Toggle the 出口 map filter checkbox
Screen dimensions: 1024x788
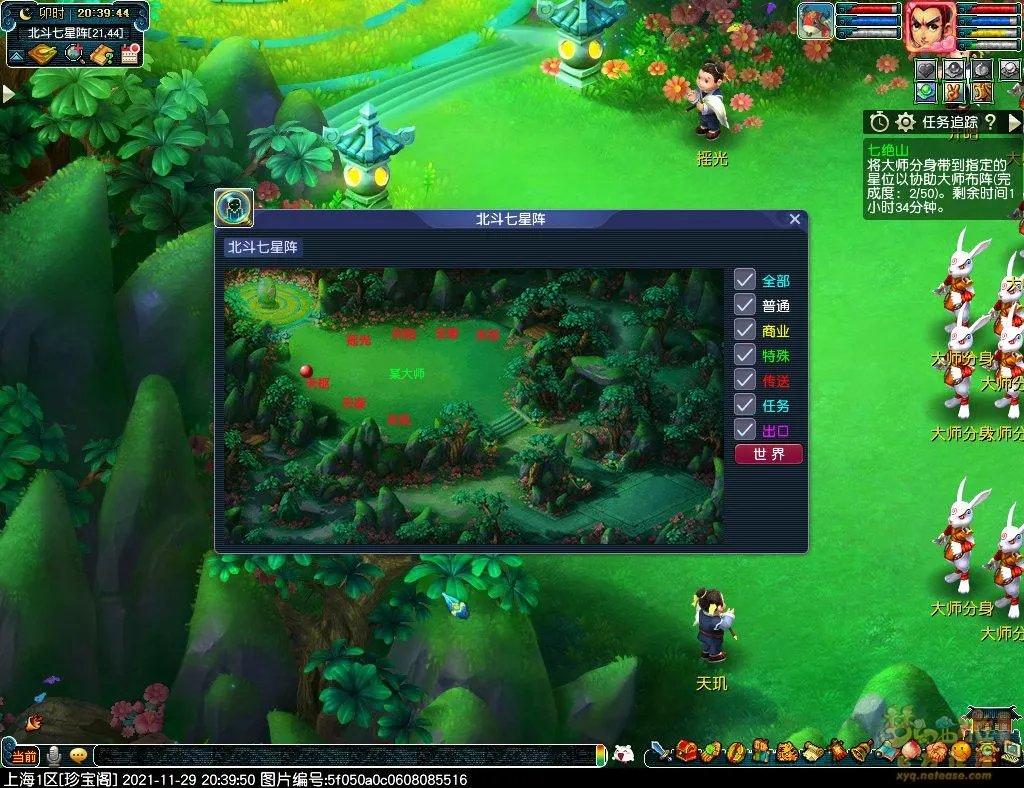745,430
